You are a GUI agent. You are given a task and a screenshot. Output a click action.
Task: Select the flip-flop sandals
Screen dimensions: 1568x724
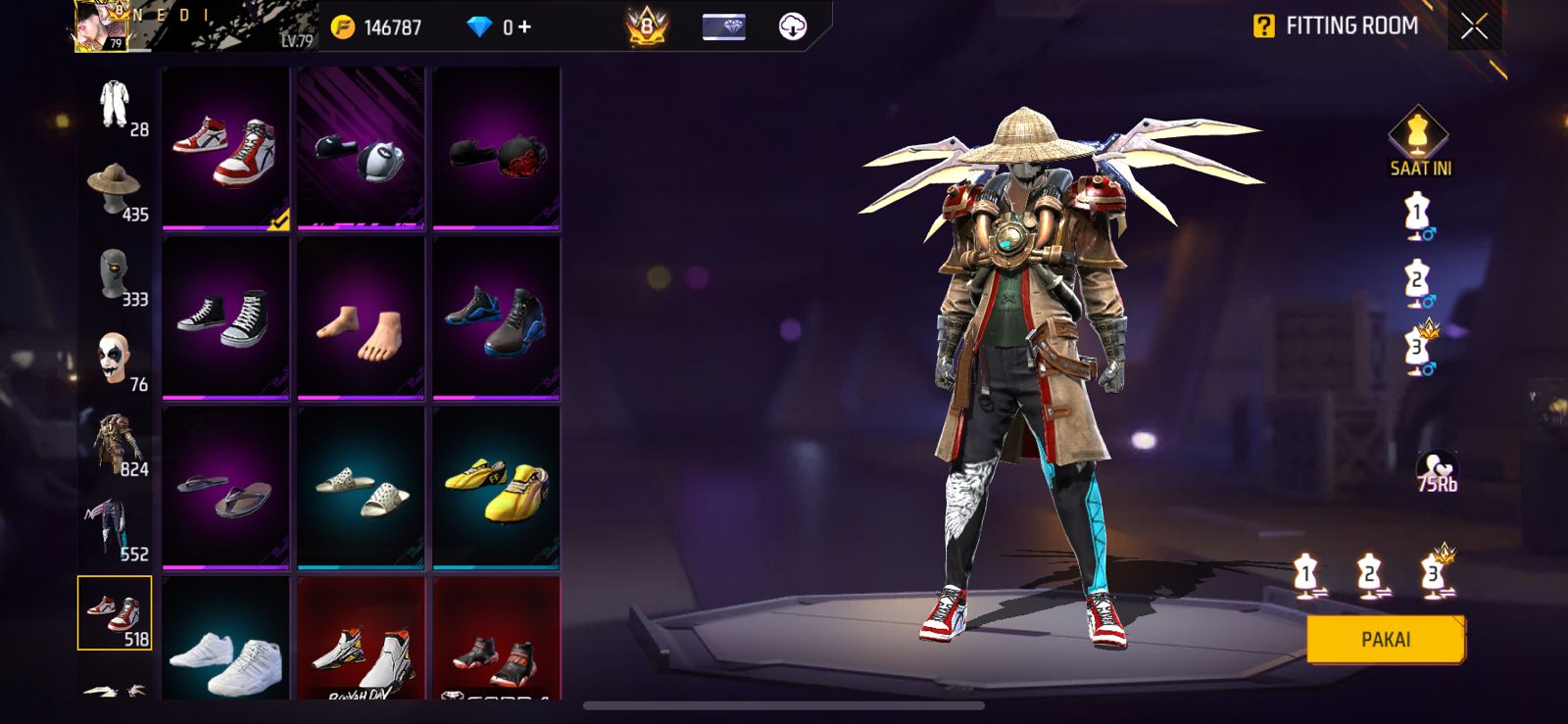click(225, 488)
